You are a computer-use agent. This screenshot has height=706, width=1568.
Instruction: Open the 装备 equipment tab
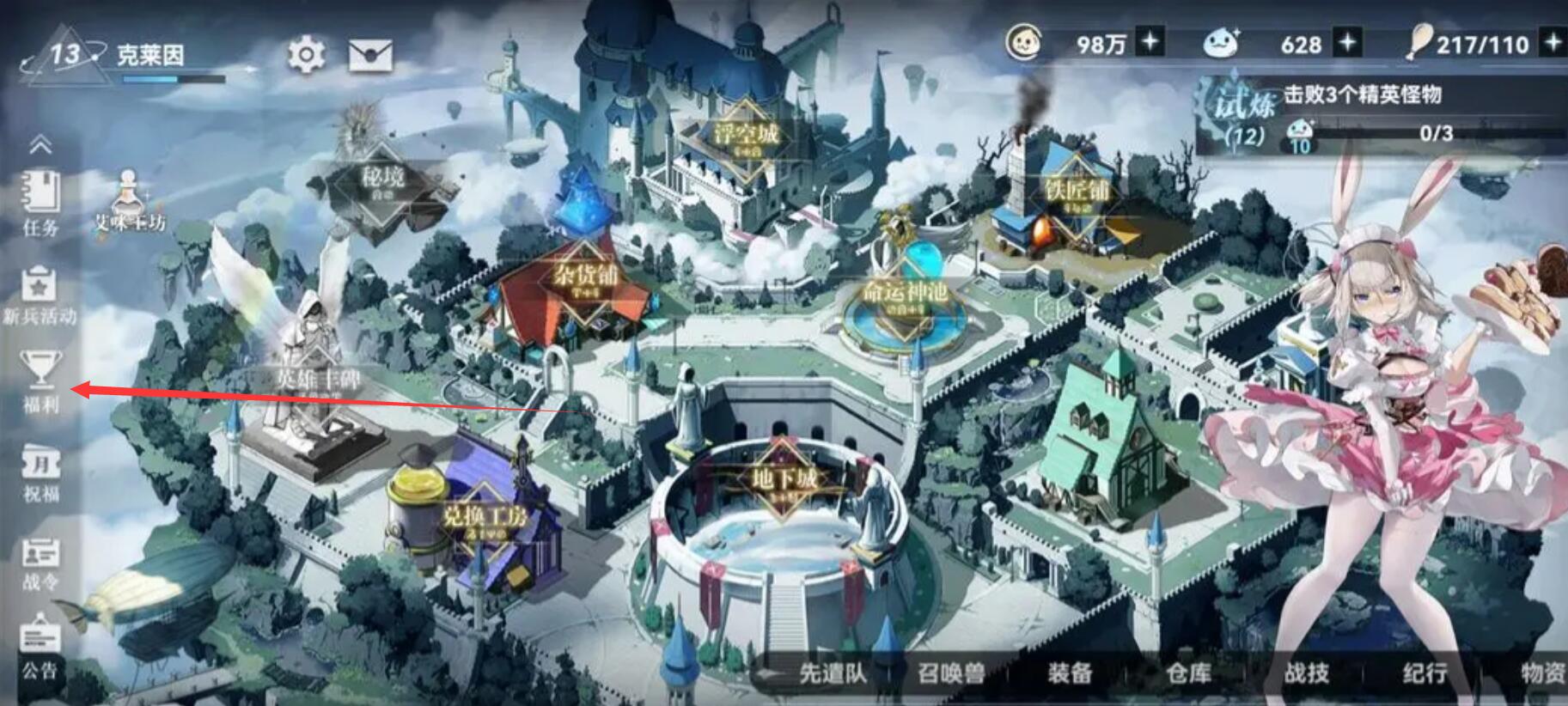coord(1070,673)
